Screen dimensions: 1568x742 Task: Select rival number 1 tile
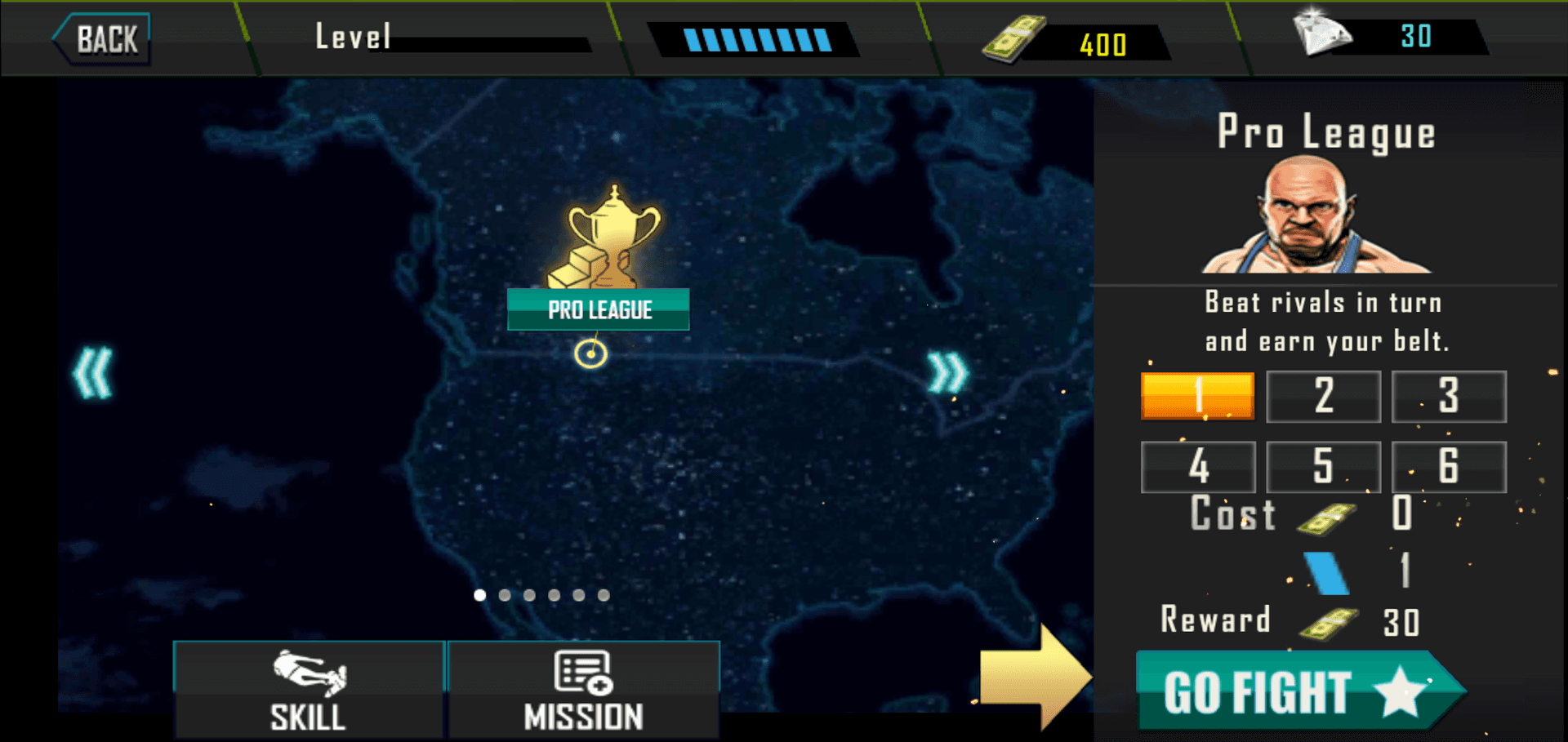[1197, 396]
